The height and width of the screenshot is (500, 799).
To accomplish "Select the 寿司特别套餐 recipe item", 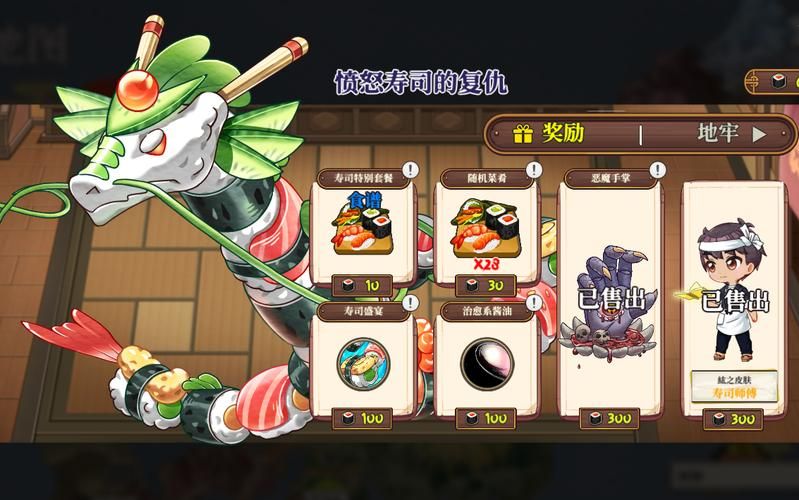I will (x=364, y=225).
